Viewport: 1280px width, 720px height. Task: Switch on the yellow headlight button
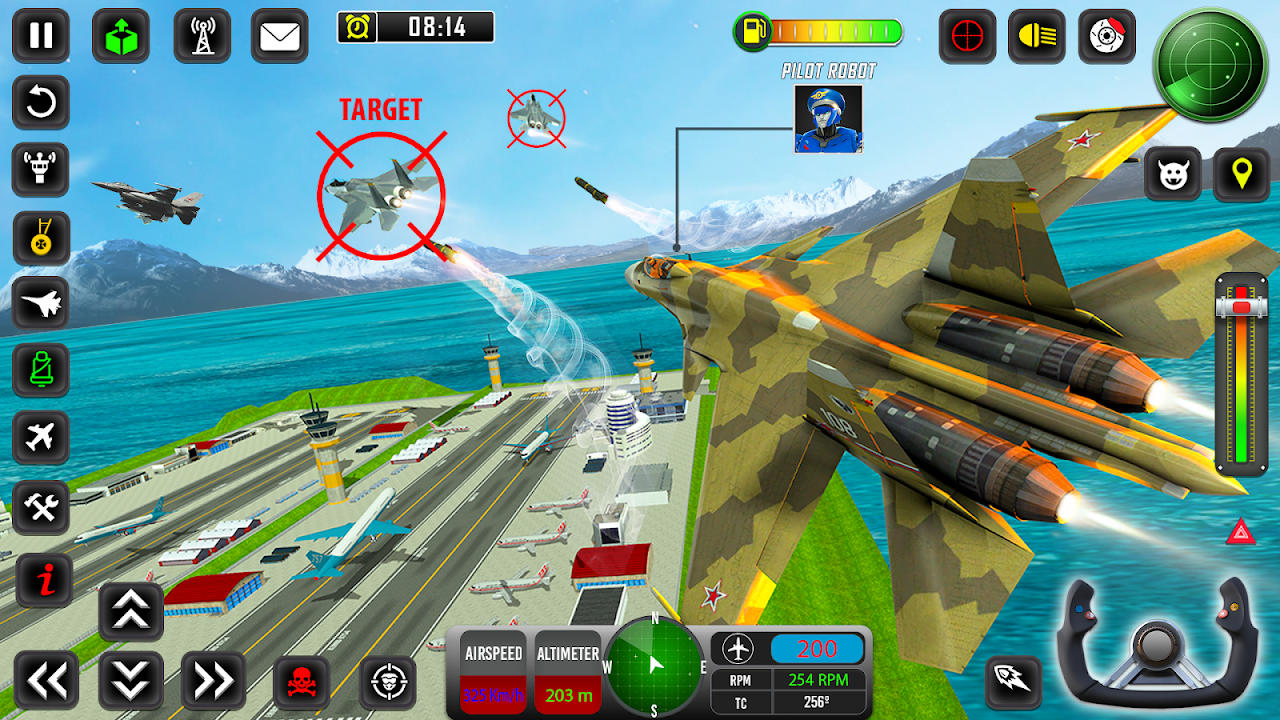(x=1036, y=36)
